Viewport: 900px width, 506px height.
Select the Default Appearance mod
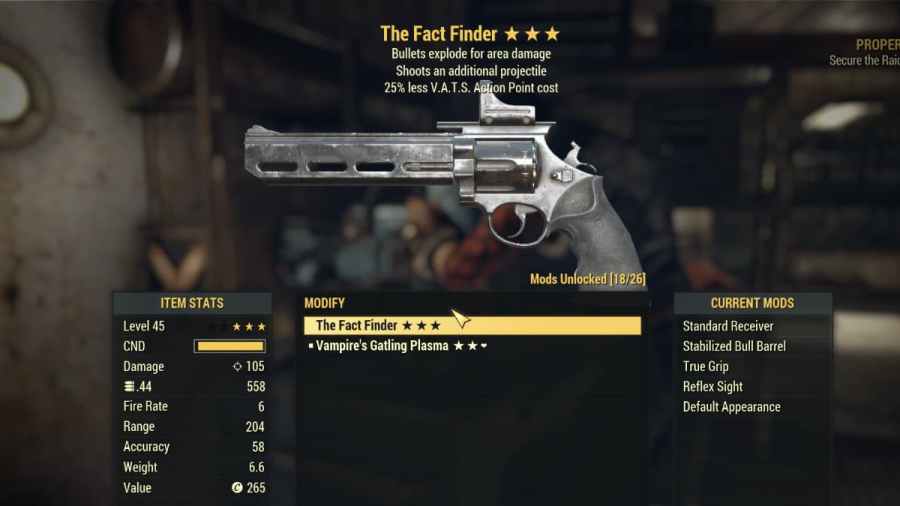tap(732, 407)
